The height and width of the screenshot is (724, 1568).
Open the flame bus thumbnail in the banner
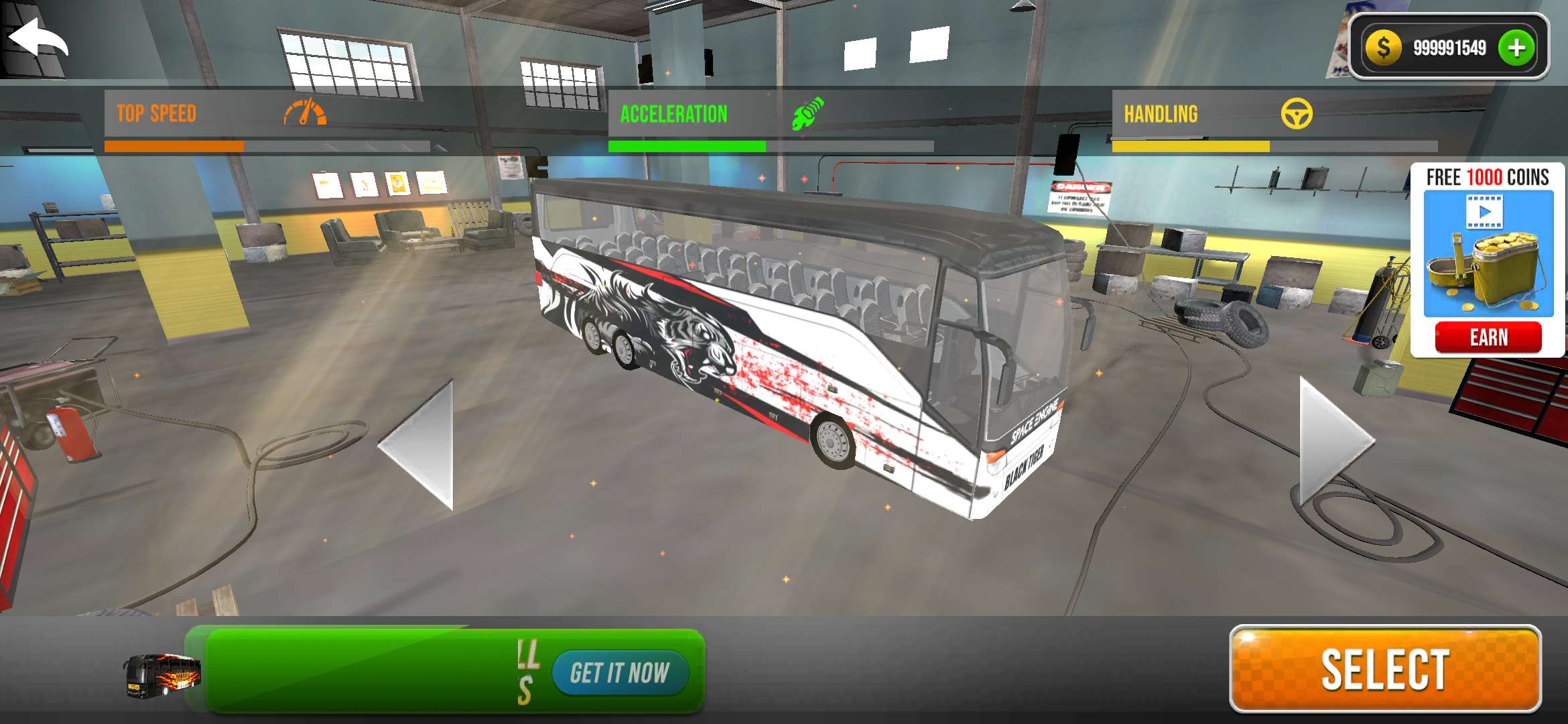click(161, 675)
